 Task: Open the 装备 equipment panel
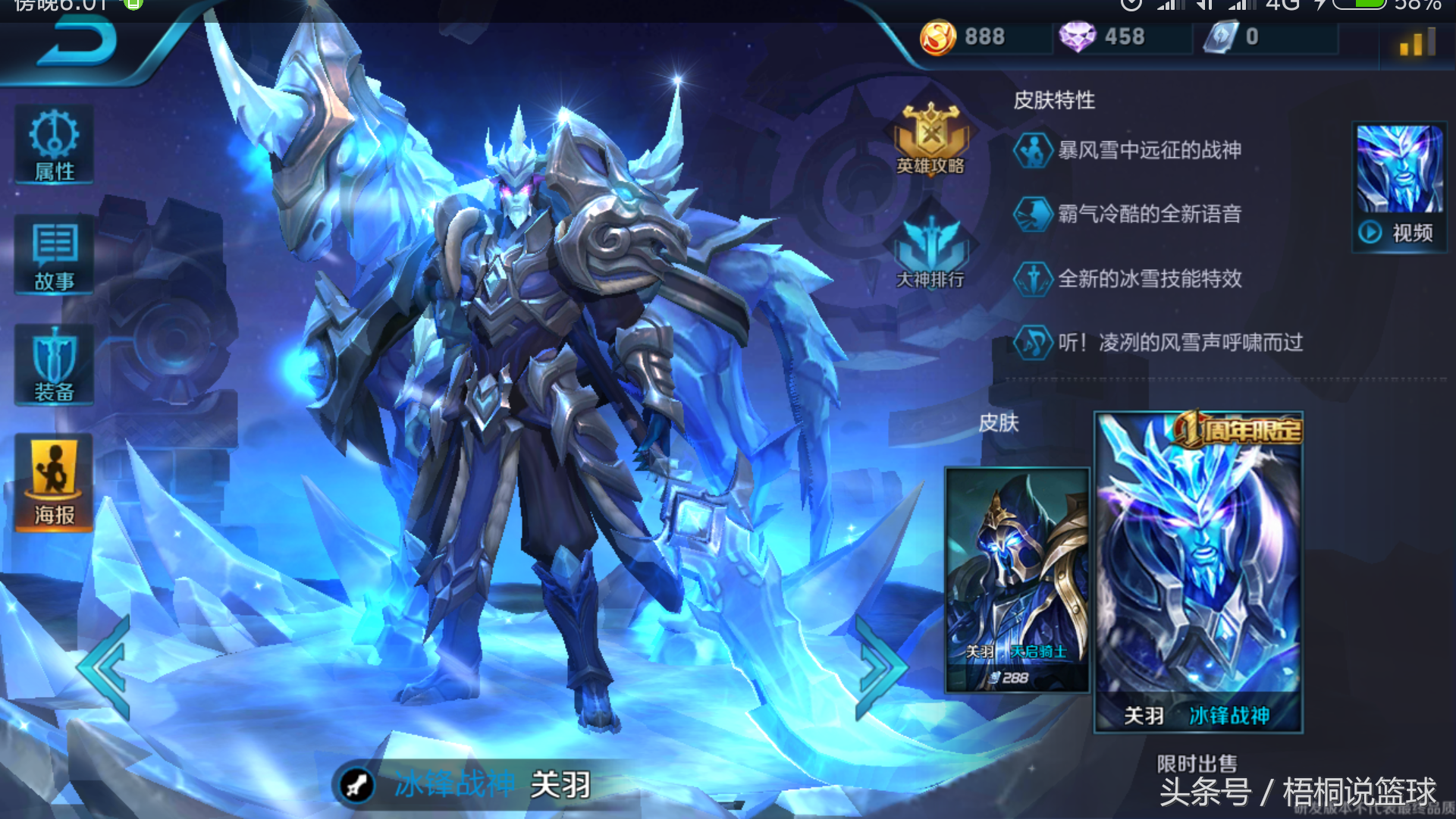(54, 366)
